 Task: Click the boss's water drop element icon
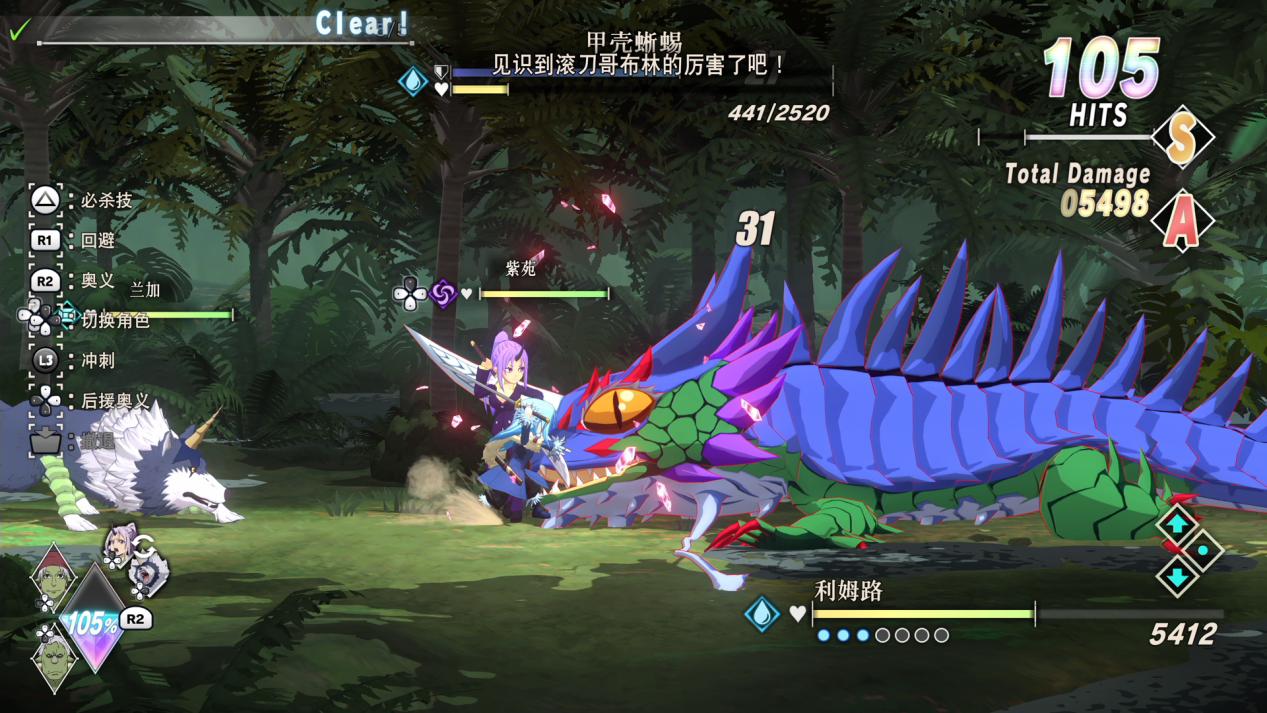413,81
